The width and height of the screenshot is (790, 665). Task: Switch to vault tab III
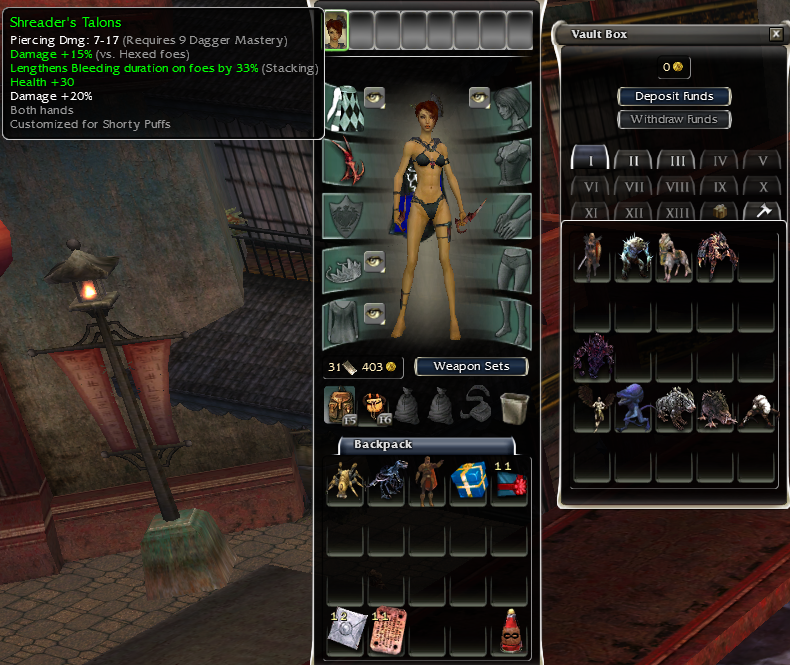pyautogui.click(x=677, y=160)
